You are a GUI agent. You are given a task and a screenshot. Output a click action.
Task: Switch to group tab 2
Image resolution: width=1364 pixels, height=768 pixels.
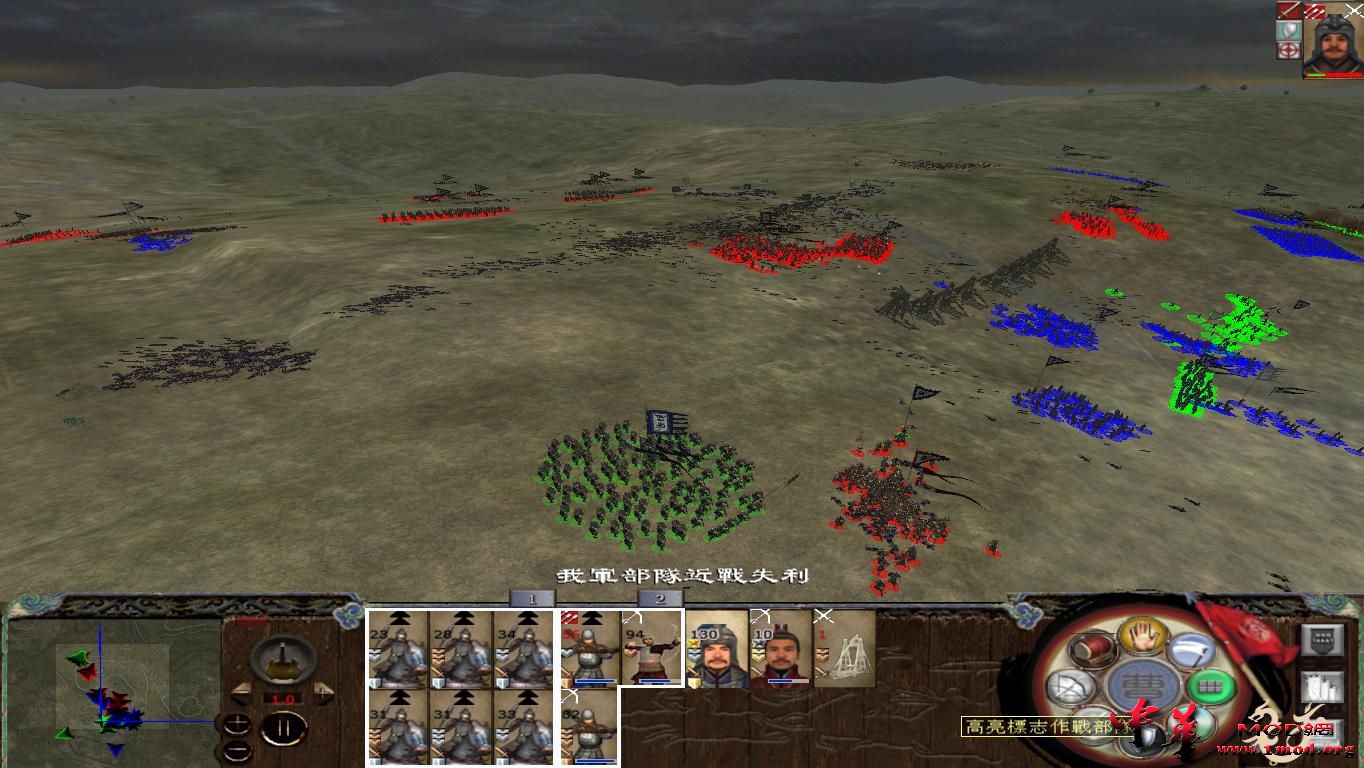(x=659, y=597)
